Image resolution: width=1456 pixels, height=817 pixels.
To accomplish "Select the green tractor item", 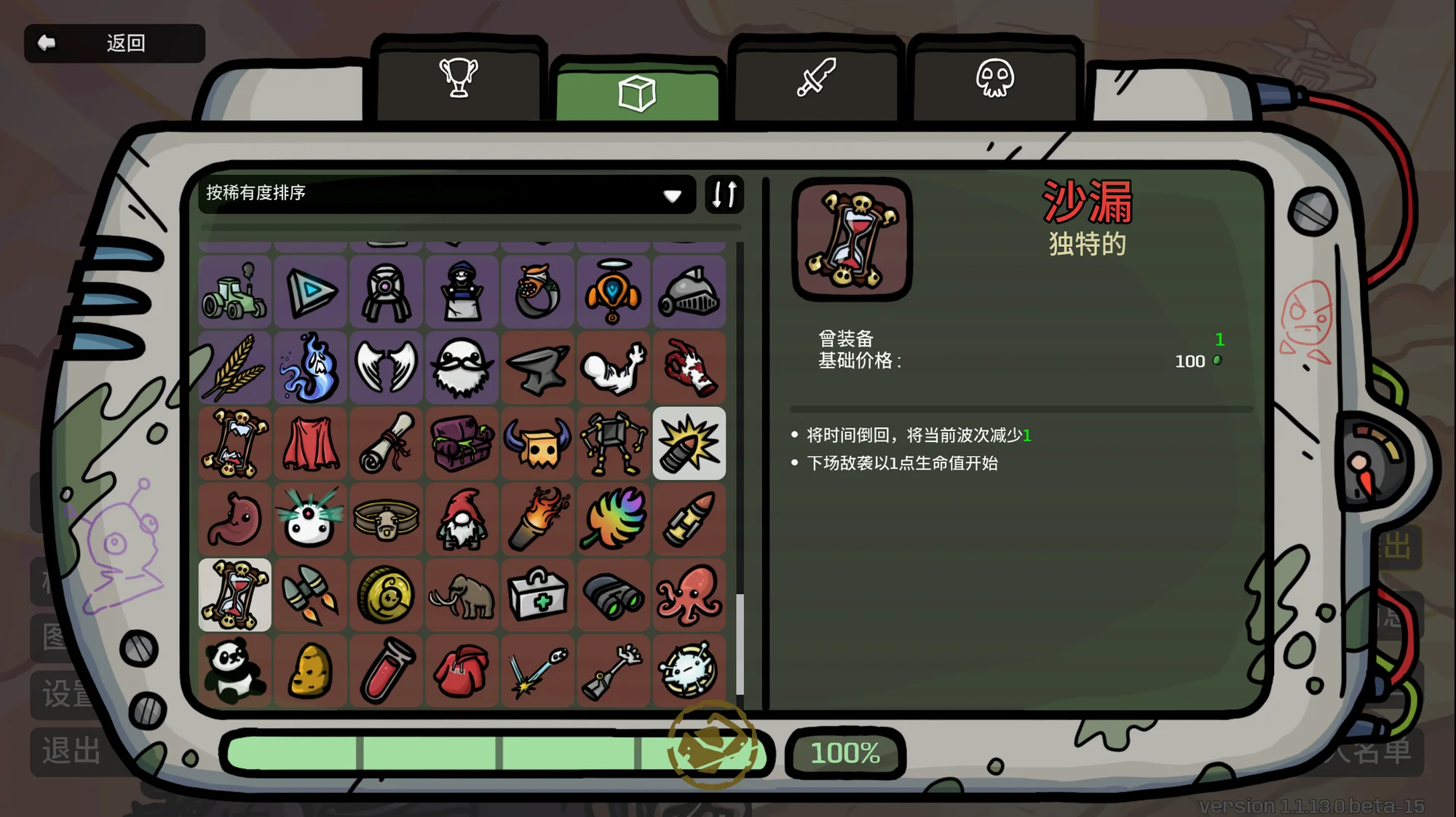I will [x=234, y=292].
